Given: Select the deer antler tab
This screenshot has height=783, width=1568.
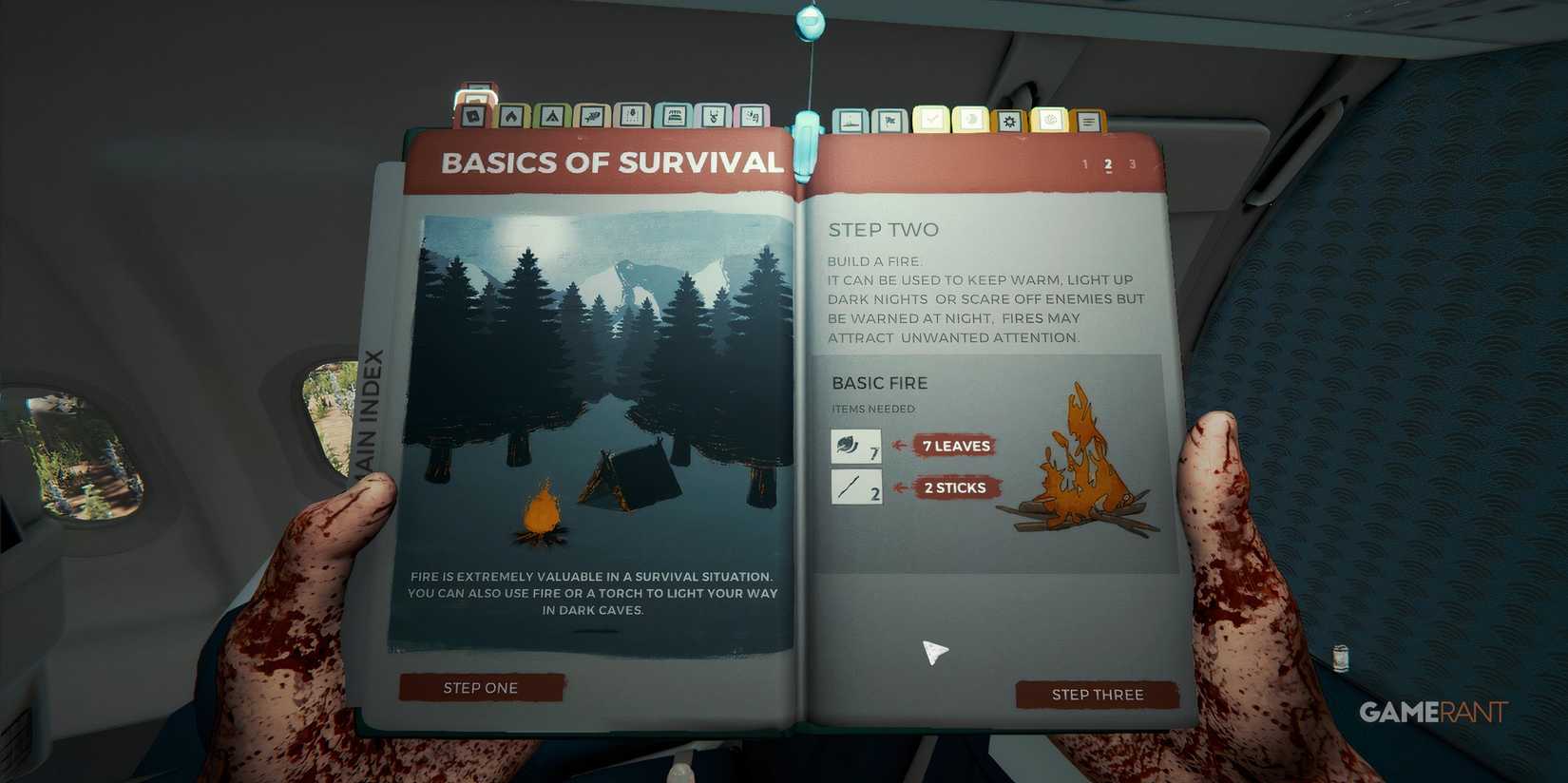Looking at the screenshot, I should tap(712, 117).
